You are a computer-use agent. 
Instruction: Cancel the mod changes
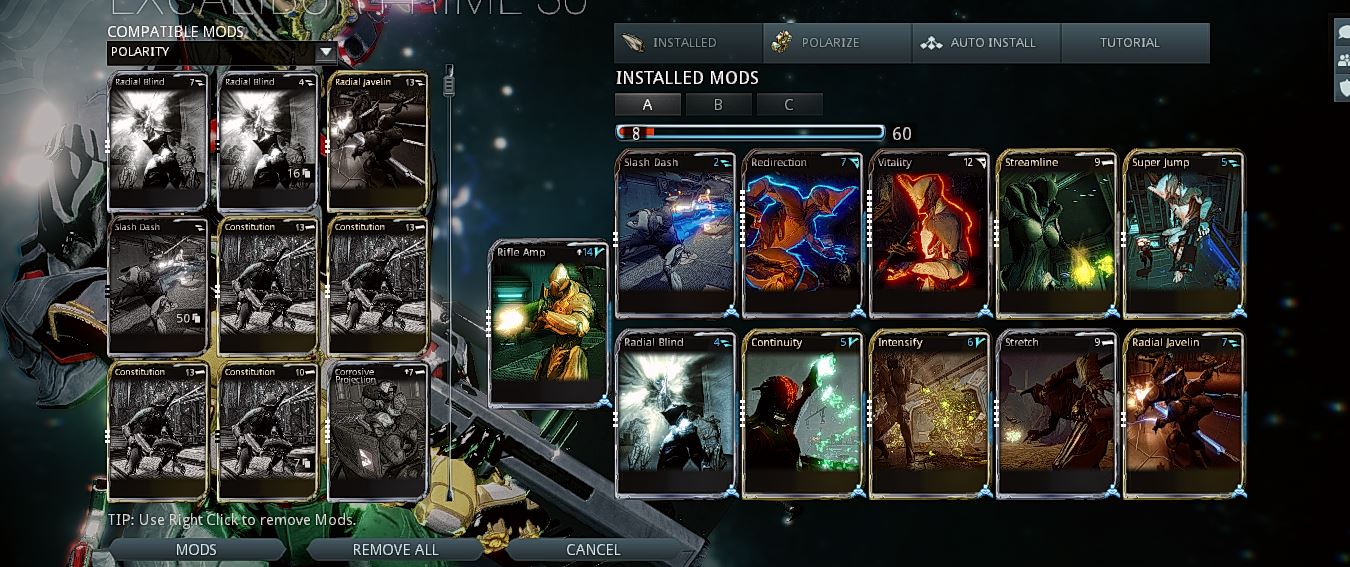tap(593, 549)
